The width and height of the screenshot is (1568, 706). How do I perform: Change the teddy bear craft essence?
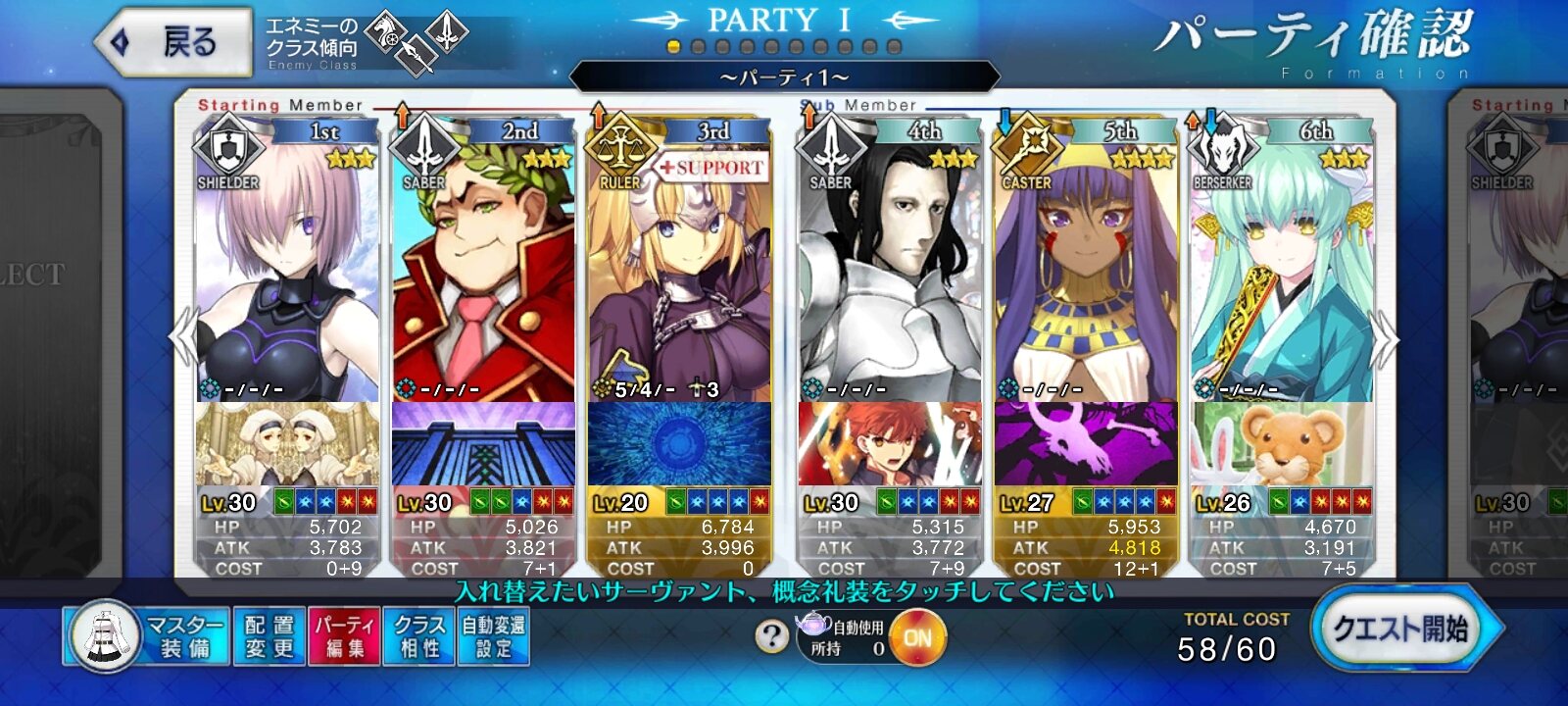tap(1282, 443)
